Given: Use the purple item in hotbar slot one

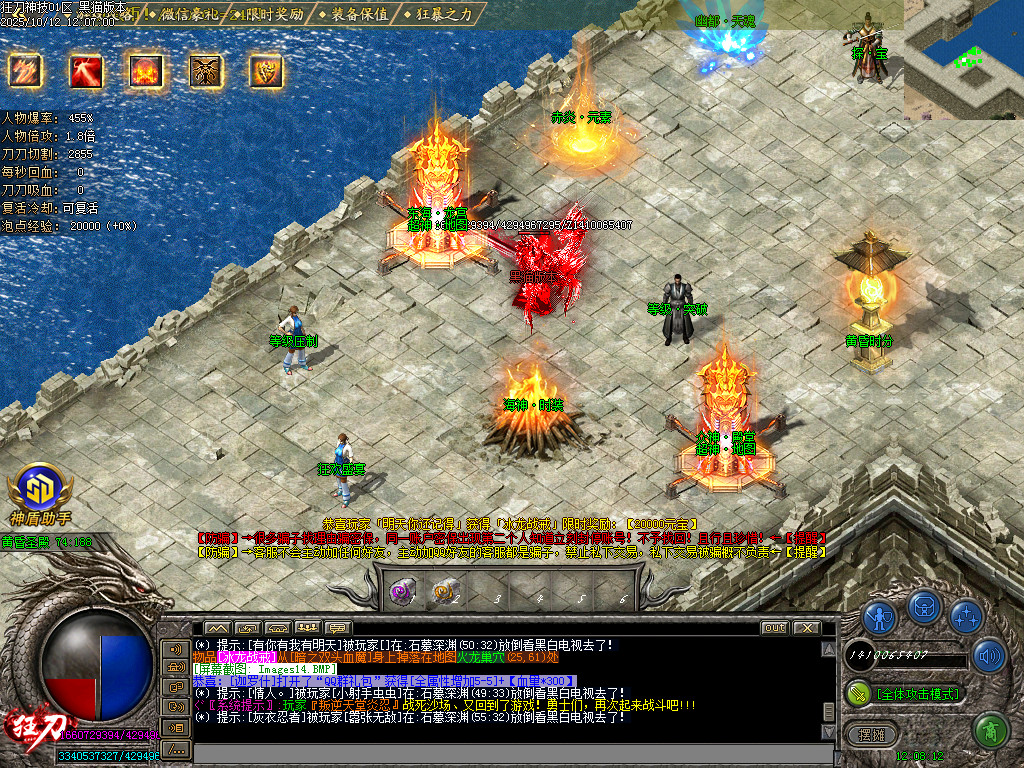Looking at the screenshot, I should [403, 592].
